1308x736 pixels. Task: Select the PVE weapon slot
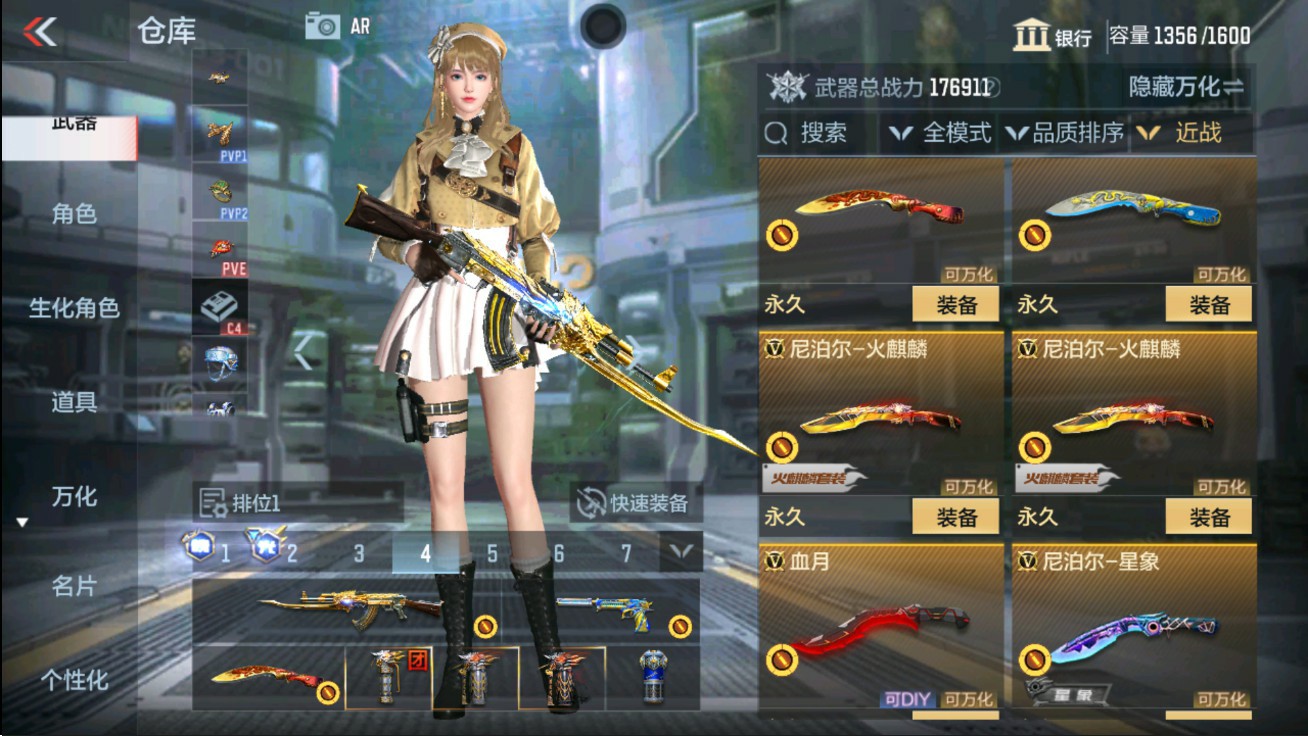220,249
